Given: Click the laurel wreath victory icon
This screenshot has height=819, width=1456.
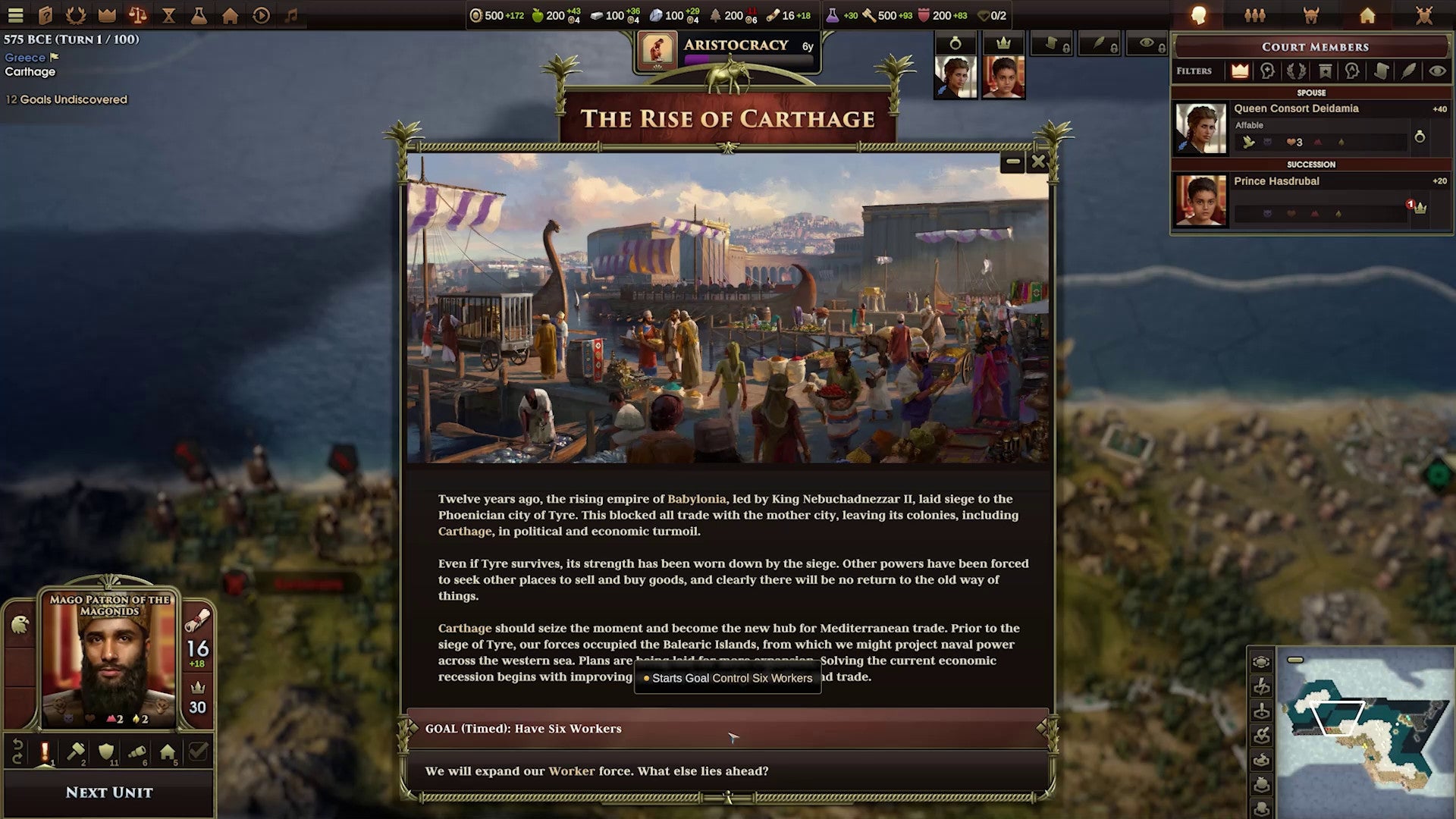Looking at the screenshot, I should [x=77, y=15].
